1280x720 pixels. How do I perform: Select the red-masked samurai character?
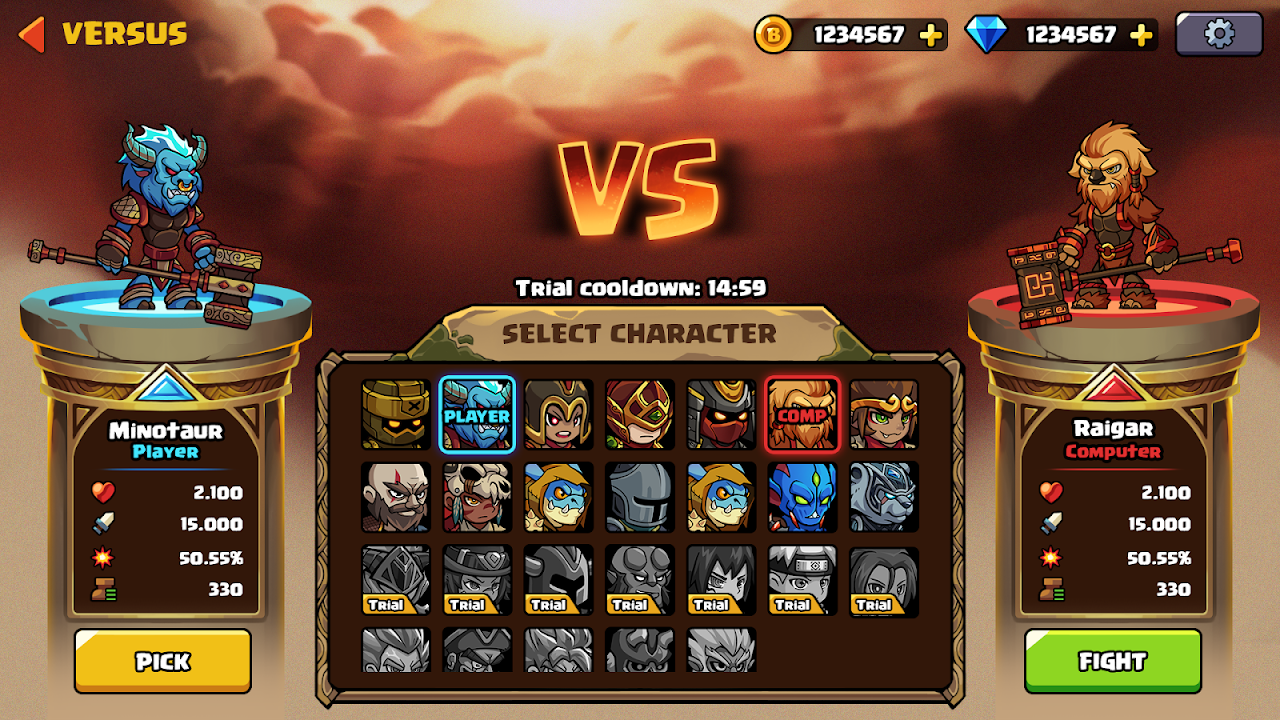point(721,414)
